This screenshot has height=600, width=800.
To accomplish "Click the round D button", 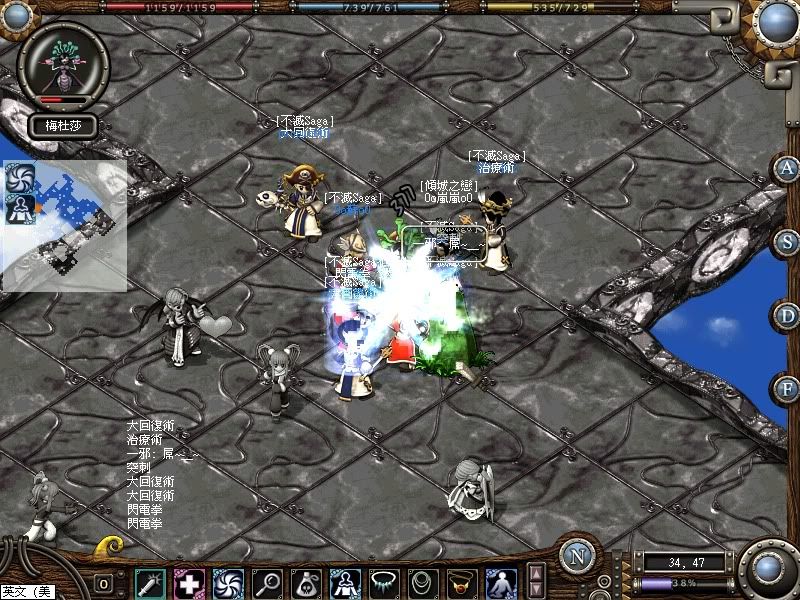I will tap(786, 316).
